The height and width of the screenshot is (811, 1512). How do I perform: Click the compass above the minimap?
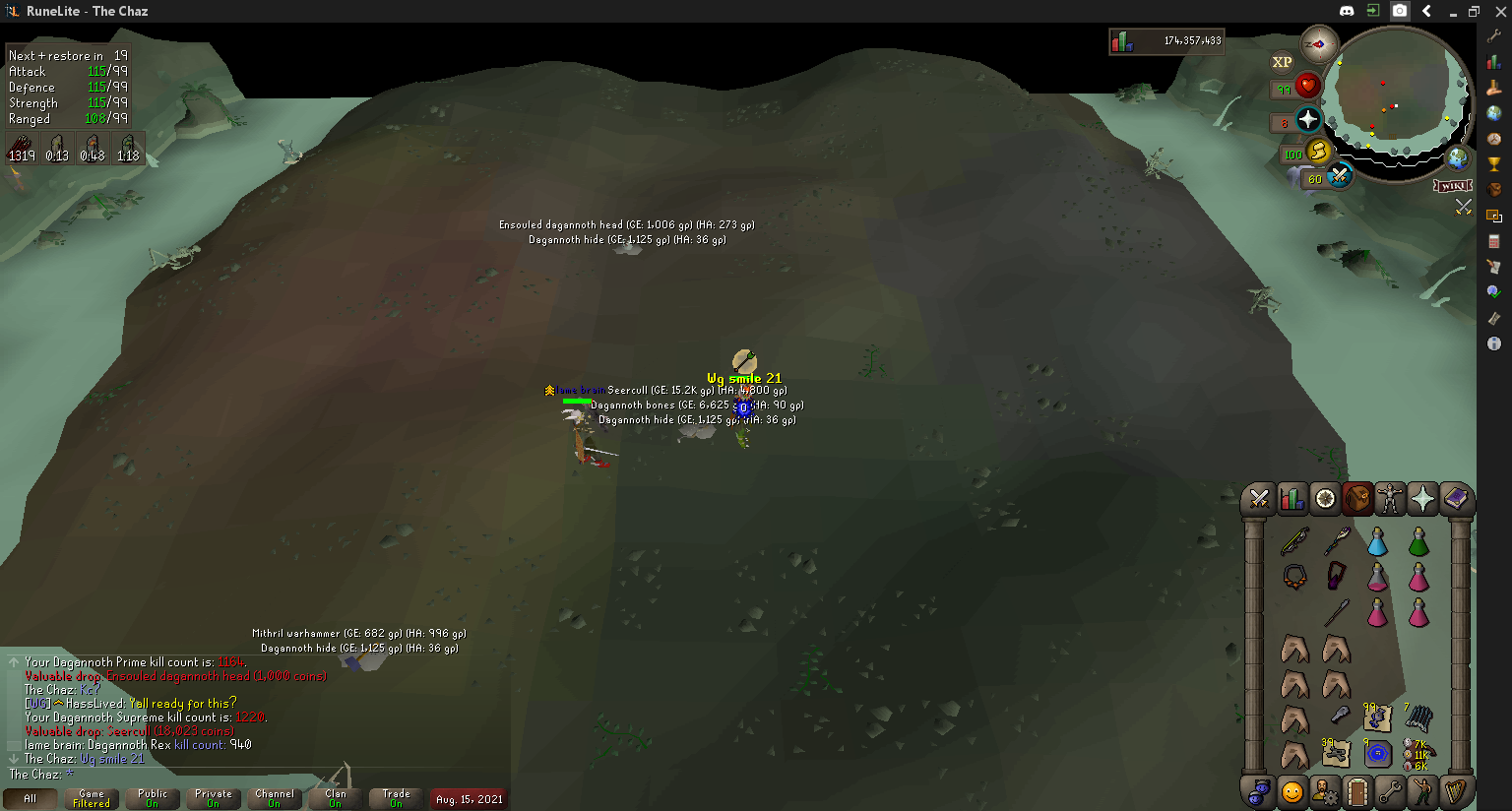1318,44
